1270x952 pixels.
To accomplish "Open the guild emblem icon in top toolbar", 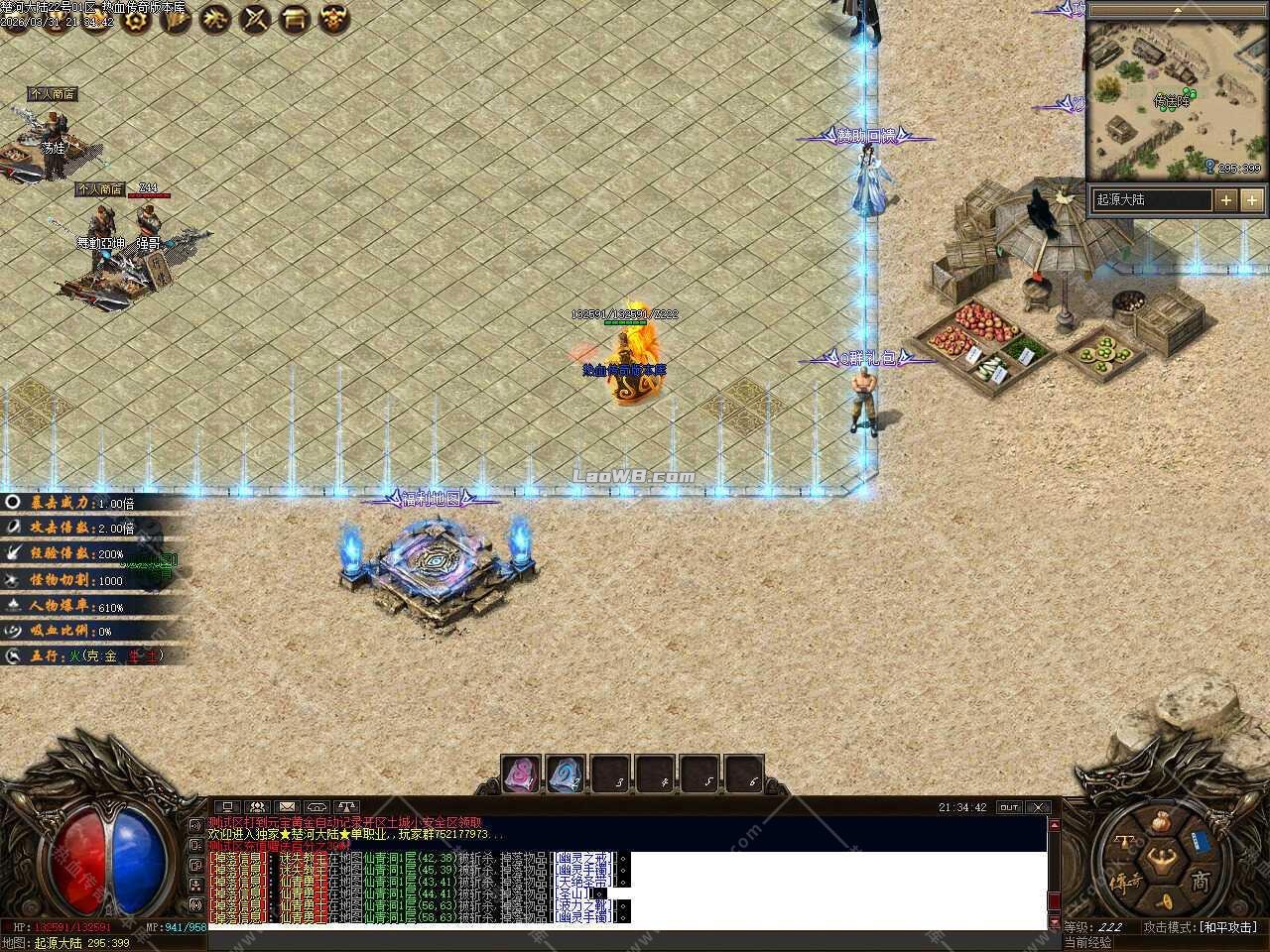I will point(333,20).
